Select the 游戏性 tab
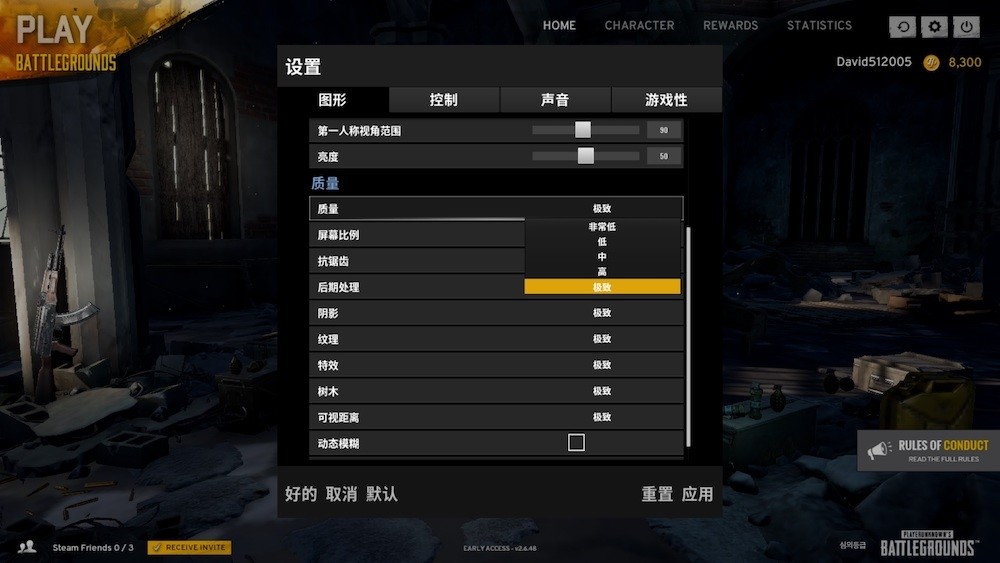 tap(666, 100)
